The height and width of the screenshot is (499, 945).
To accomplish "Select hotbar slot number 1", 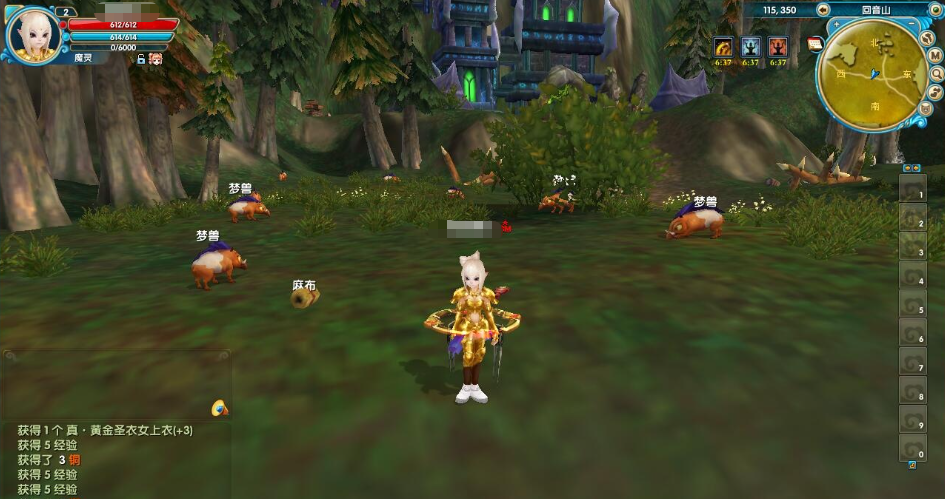I will 913,190.
